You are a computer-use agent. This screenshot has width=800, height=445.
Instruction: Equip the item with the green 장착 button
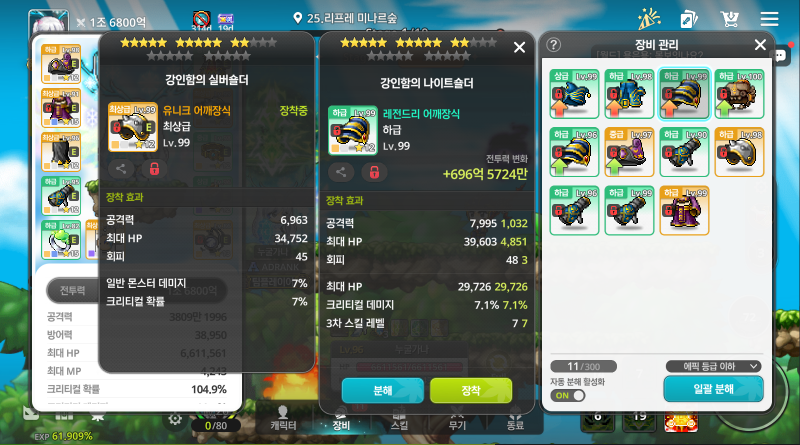(x=470, y=390)
